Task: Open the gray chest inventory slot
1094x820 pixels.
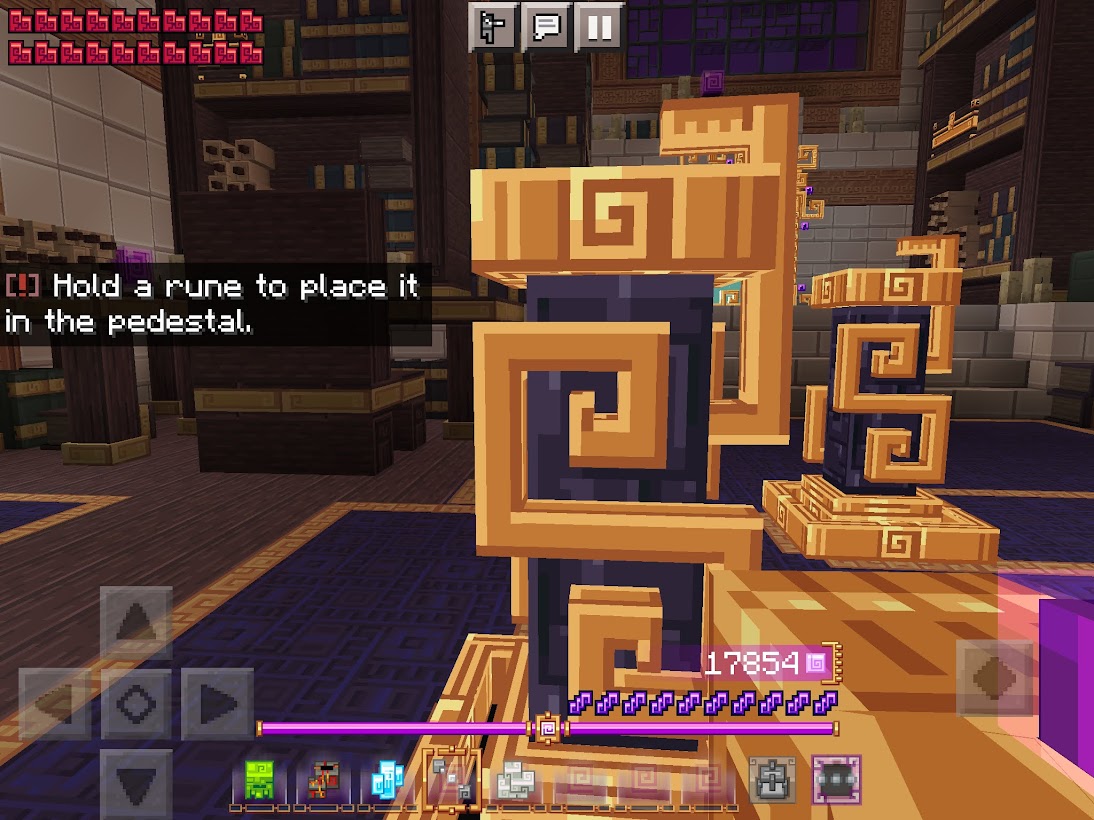Action: tap(773, 779)
